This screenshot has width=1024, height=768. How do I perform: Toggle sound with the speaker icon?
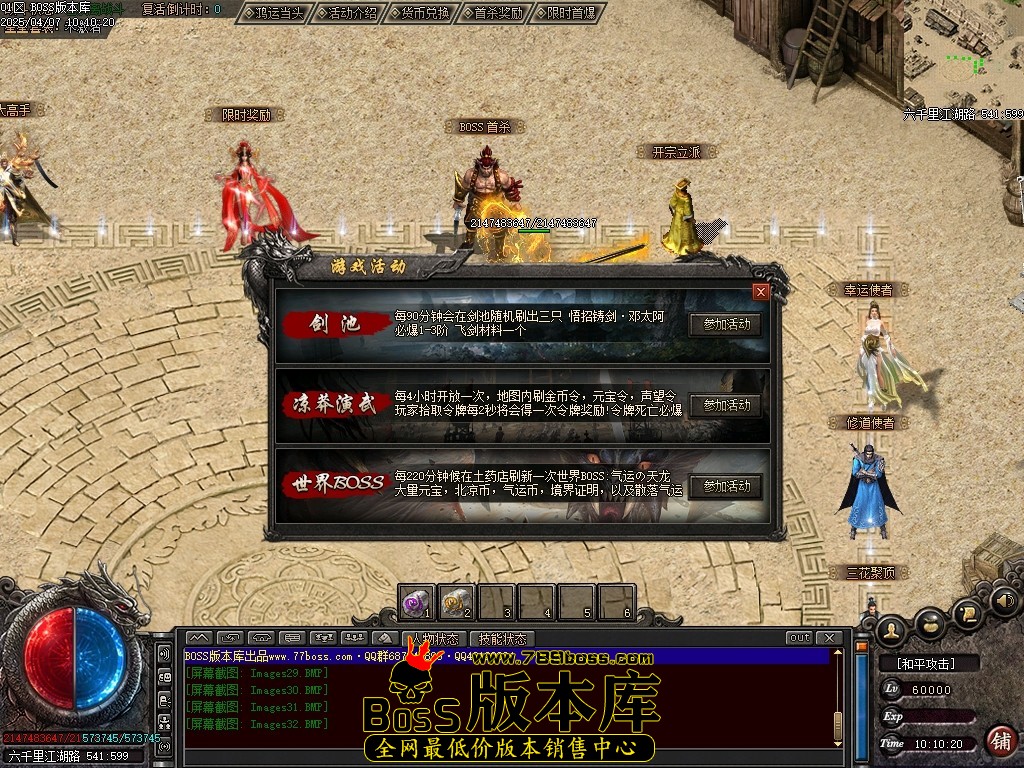pyautogui.click(x=1004, y=602)
